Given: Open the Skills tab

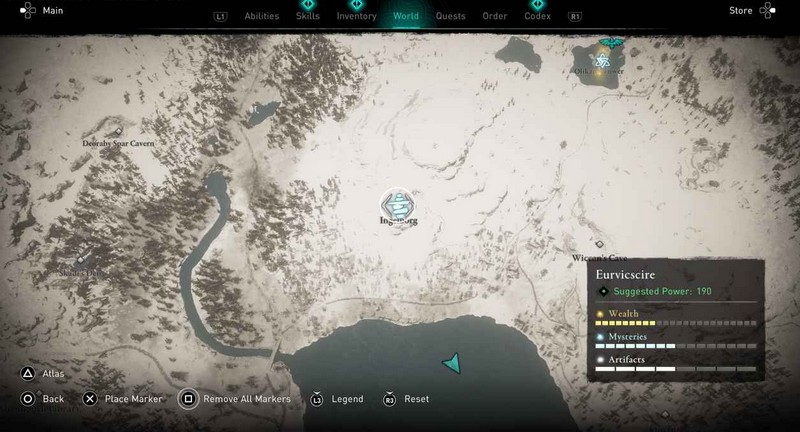Looking at the screenshot, I should coord(307,16).
